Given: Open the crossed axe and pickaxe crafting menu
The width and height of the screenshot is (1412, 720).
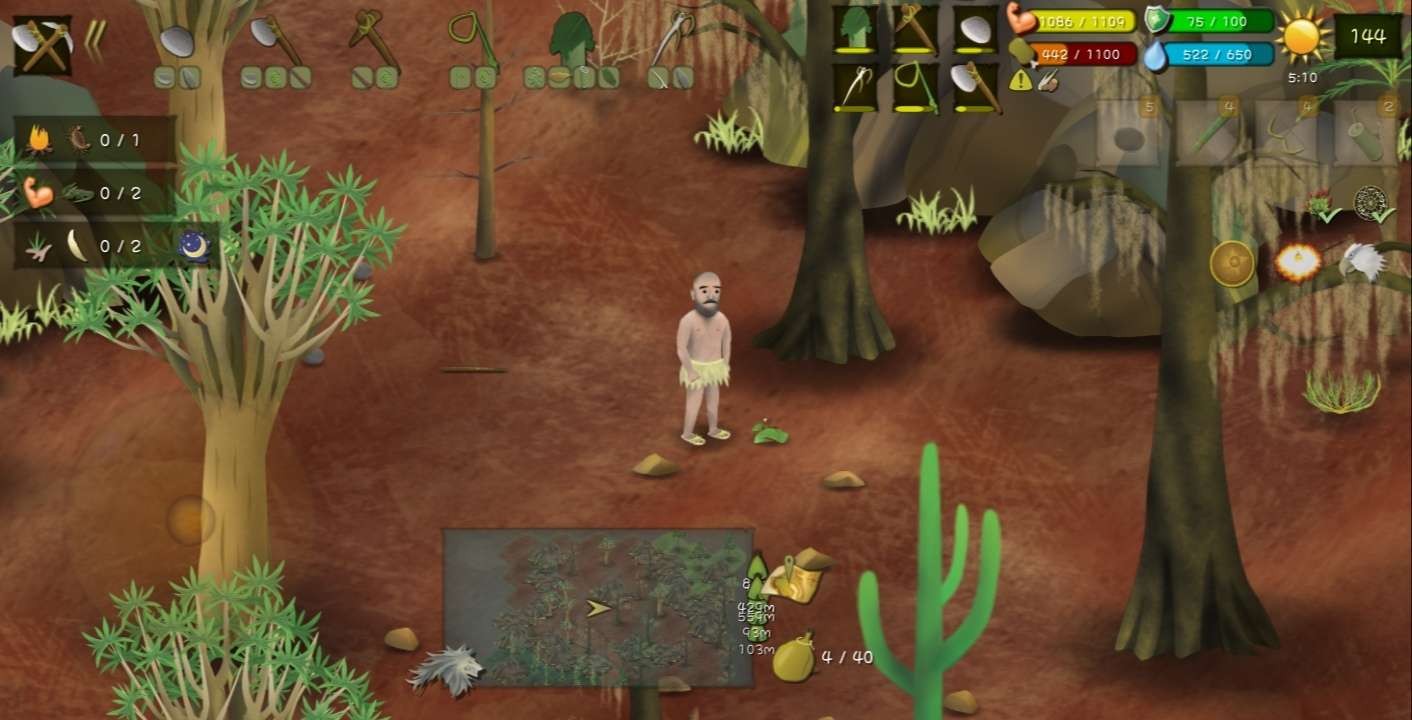Looking at the screenshot, I should pyautogui.click(x=41, y=44).
